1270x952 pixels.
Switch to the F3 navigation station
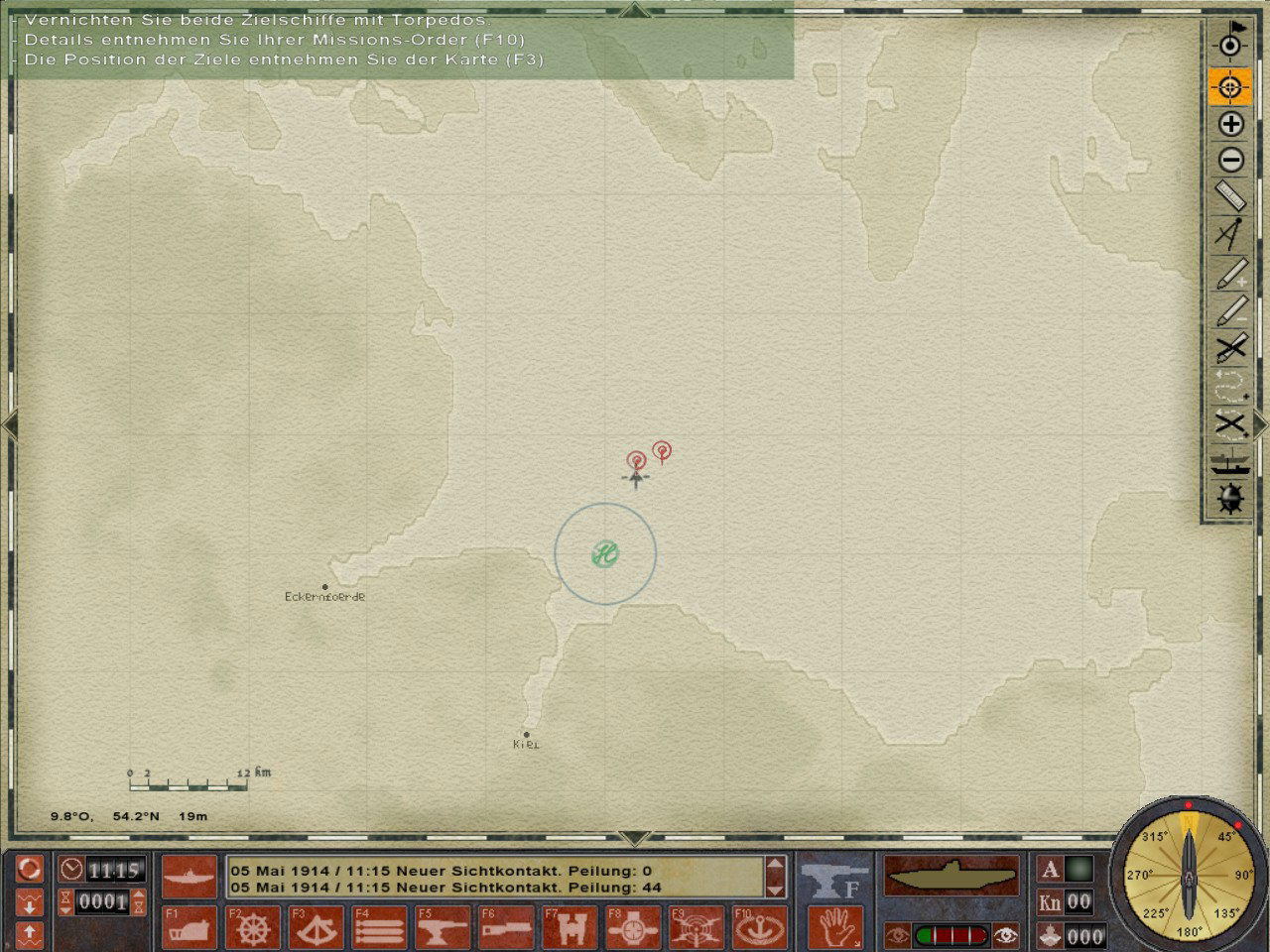(x=317, y=929)
